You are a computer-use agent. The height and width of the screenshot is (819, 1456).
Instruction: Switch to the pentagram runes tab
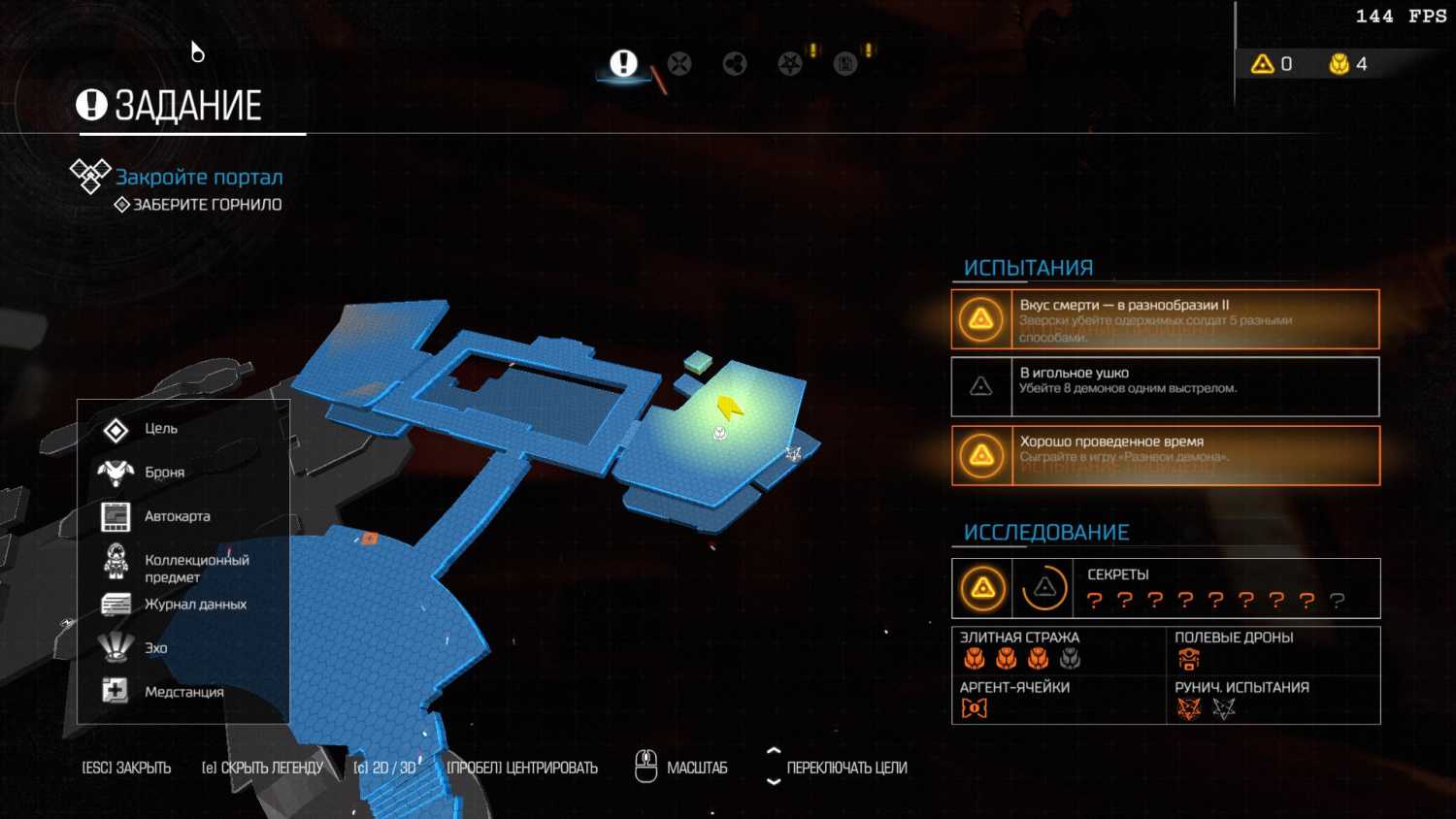coord(790,64)
